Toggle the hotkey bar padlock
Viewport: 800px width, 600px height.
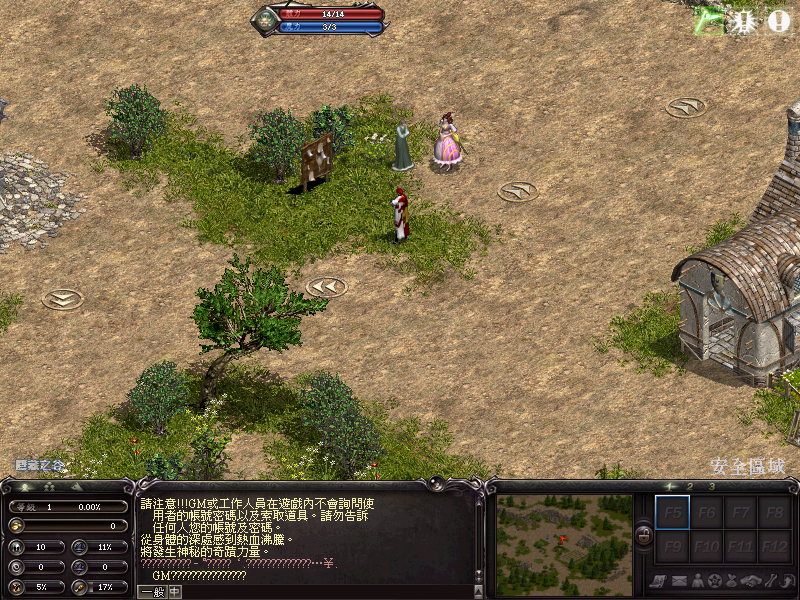pyautogui.click(x=643, y=535)
